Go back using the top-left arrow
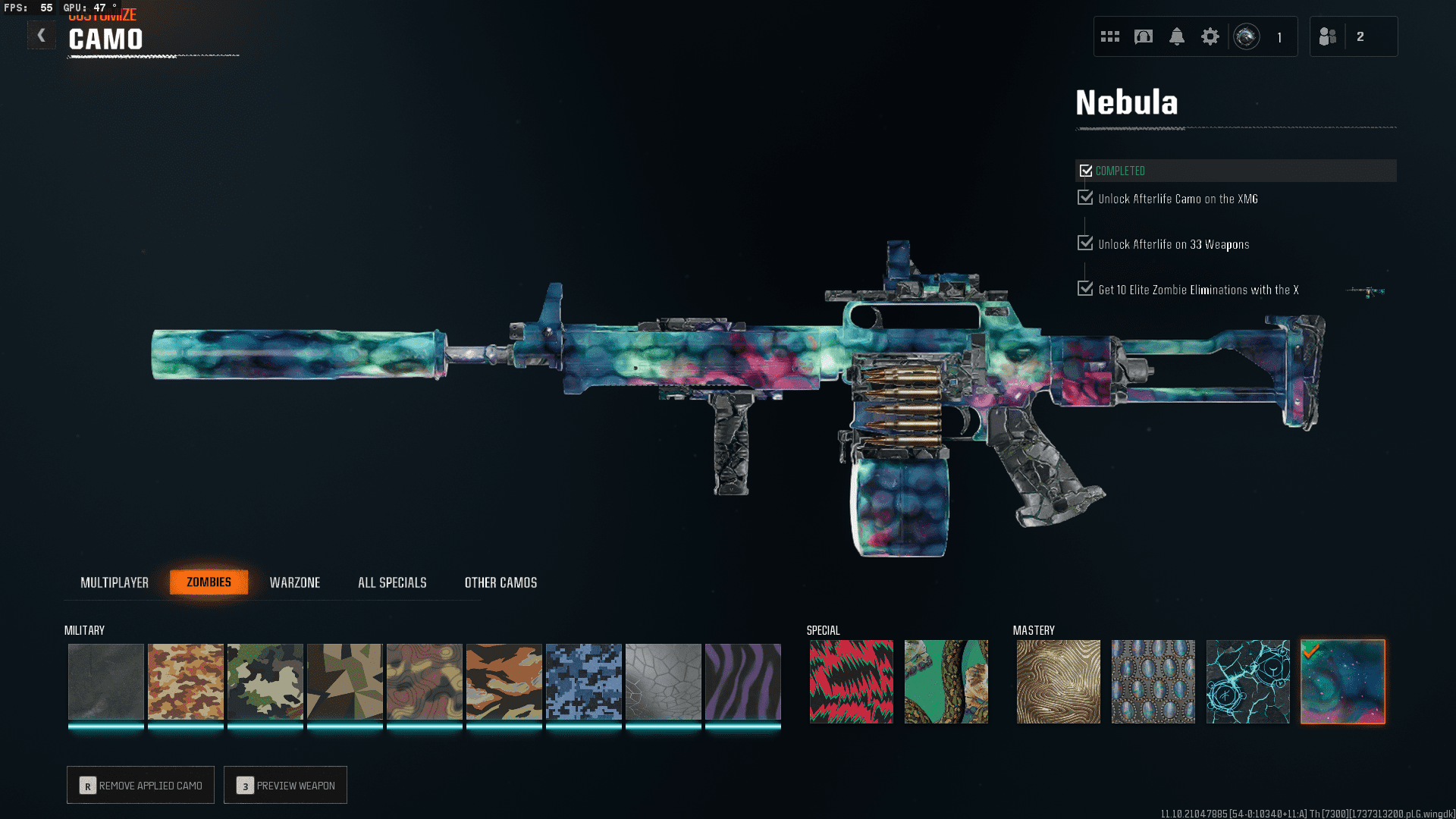This screenshot has height=819, width=1456. coord(42,36)
